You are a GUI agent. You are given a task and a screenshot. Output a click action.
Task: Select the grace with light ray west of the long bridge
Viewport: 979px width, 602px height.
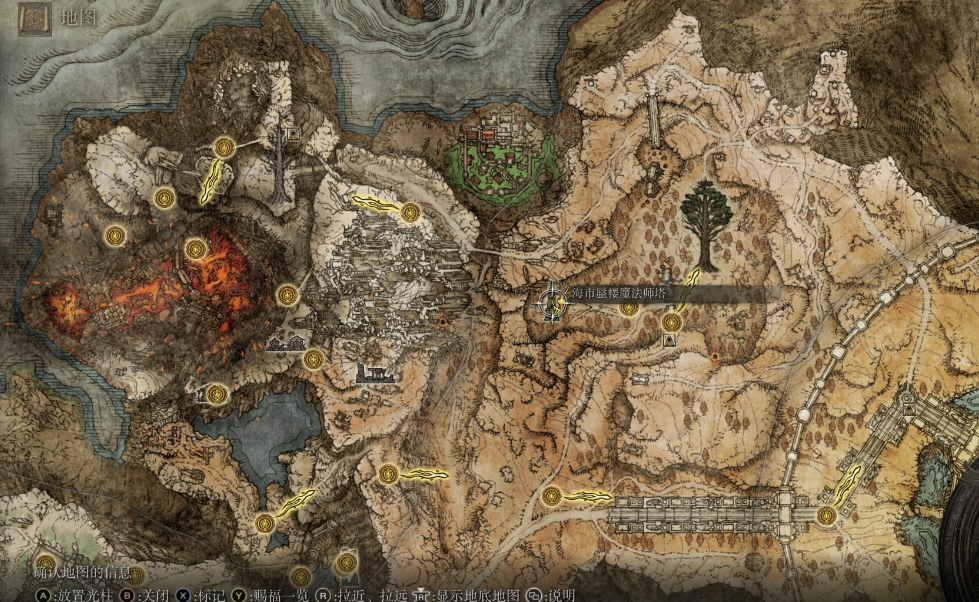click(x=551, y=495)
